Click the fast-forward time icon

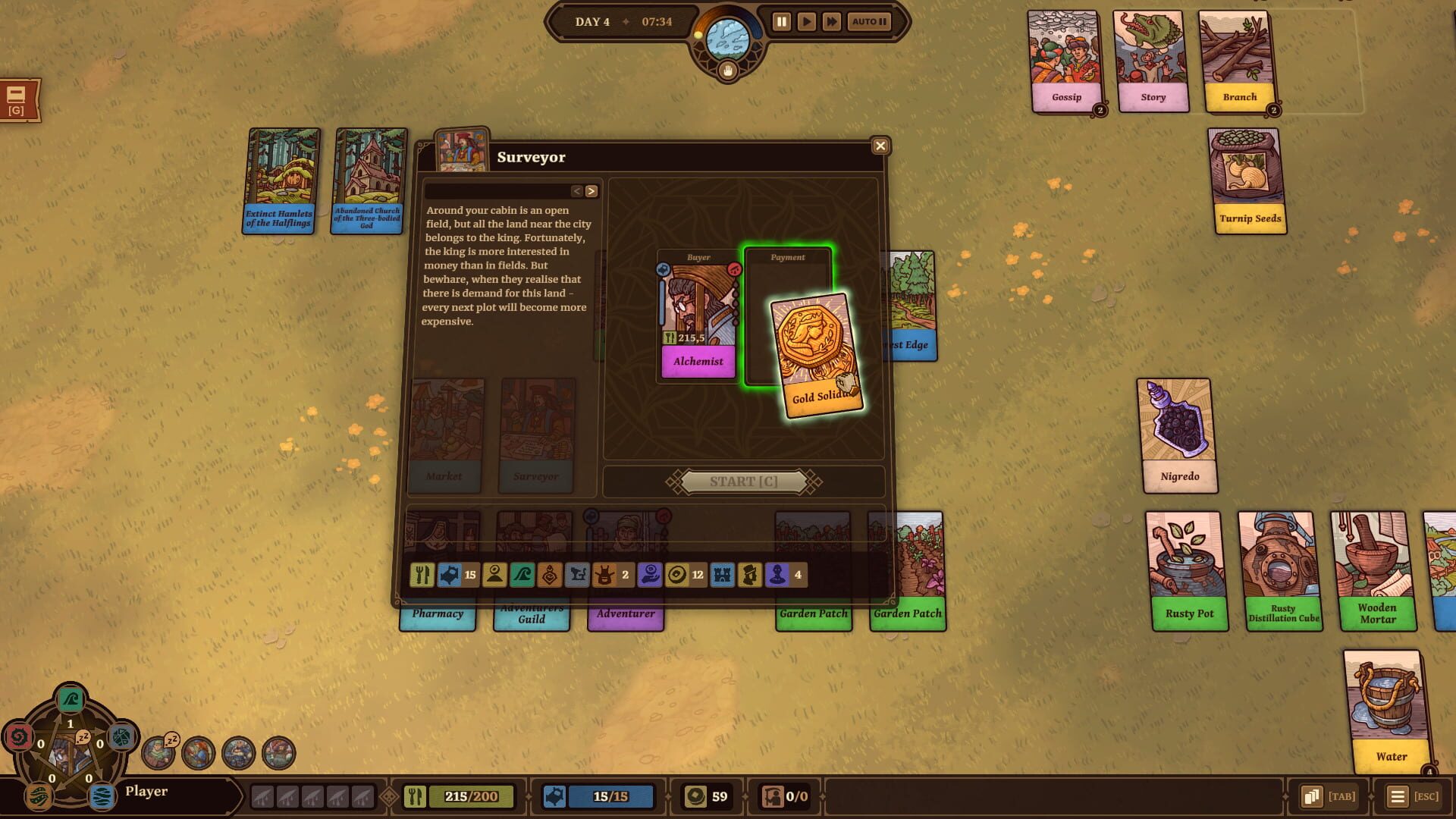tap(832, 22)
